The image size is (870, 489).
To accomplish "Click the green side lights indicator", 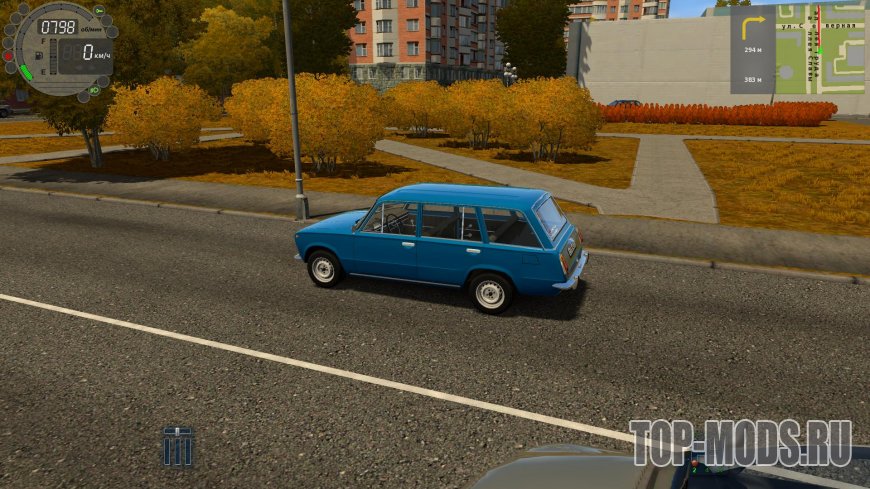I will tap(94, 90).
